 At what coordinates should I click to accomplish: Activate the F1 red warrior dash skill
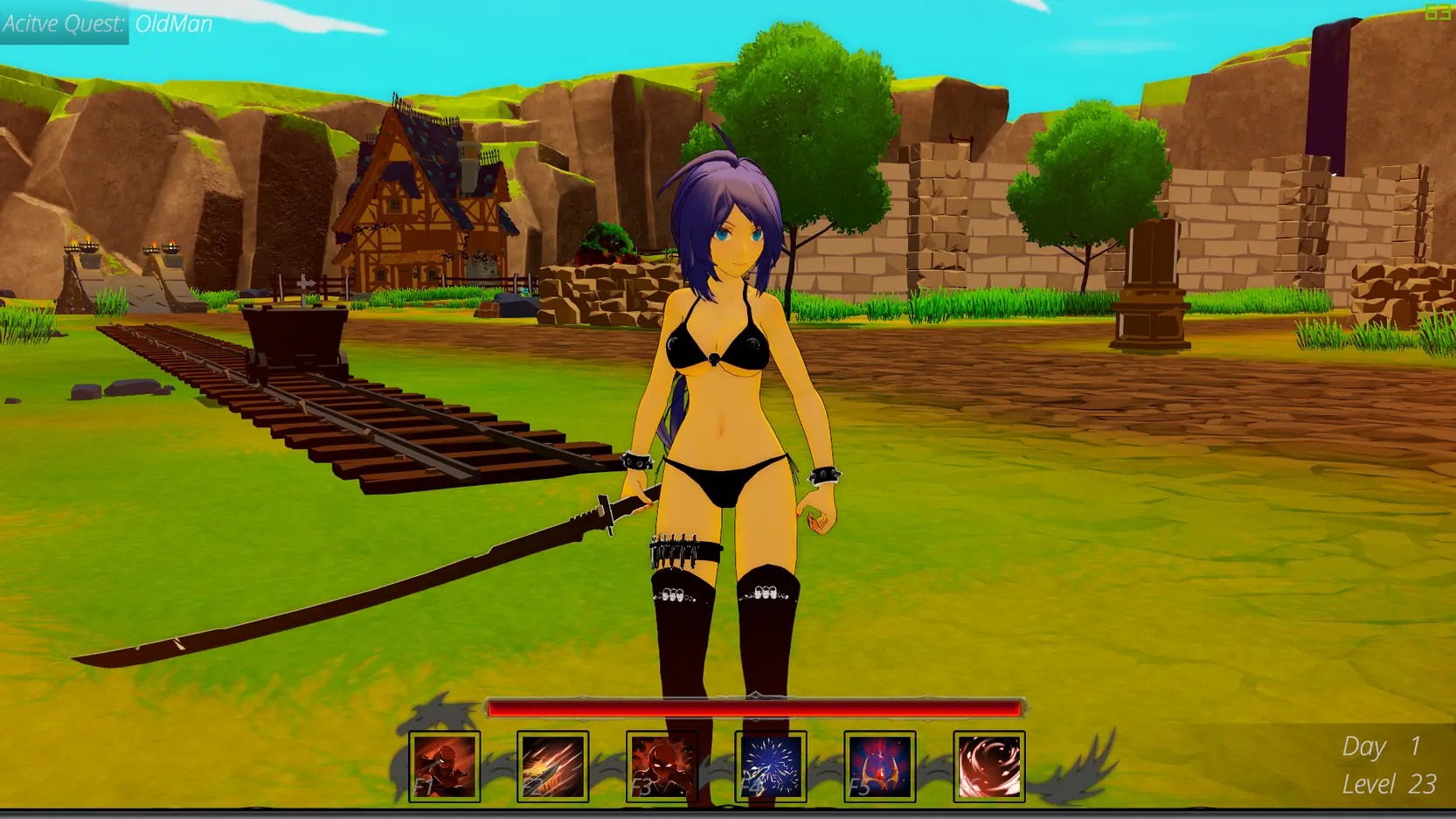pyautogui.click(x=444, y=767)
